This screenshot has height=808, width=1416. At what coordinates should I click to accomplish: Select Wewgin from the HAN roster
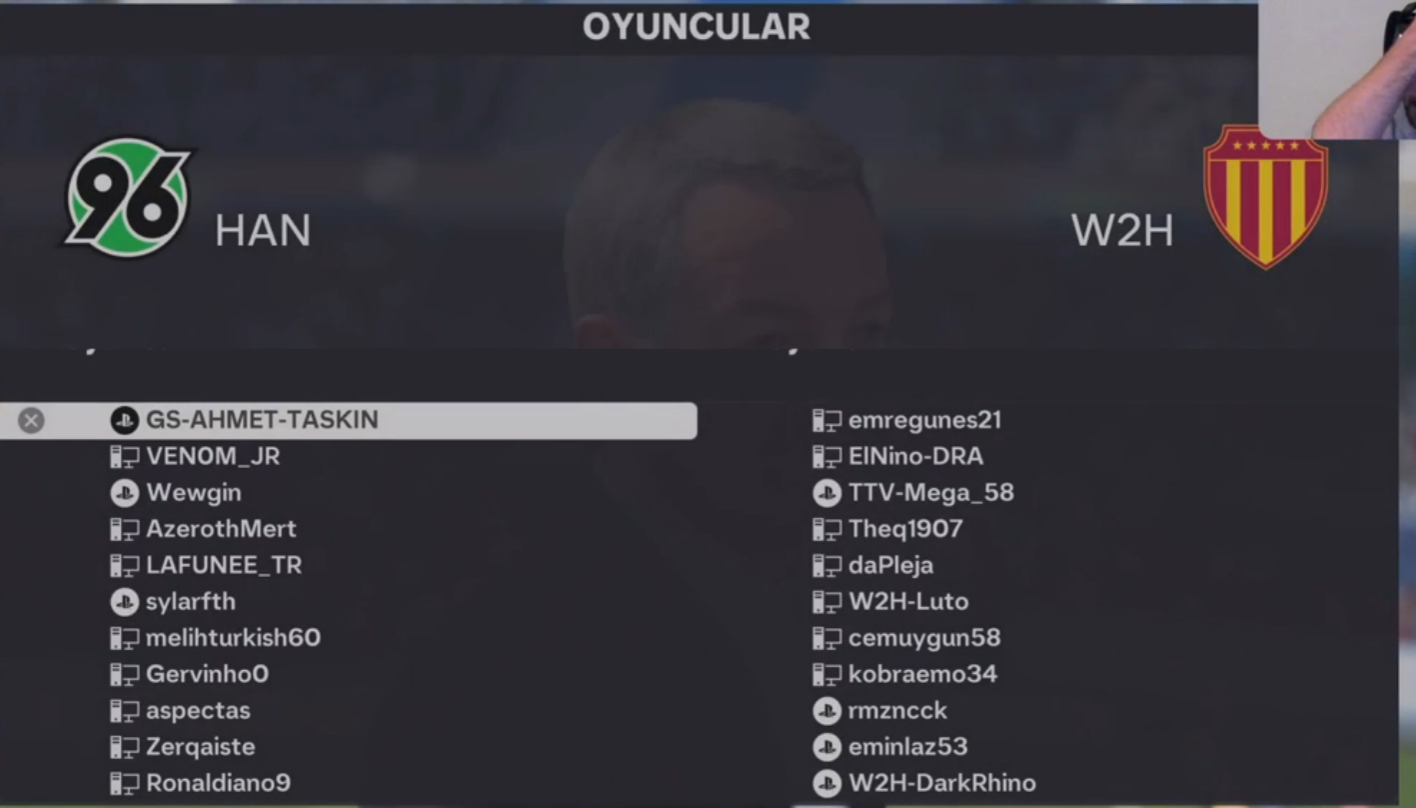[x=193, y=493]
